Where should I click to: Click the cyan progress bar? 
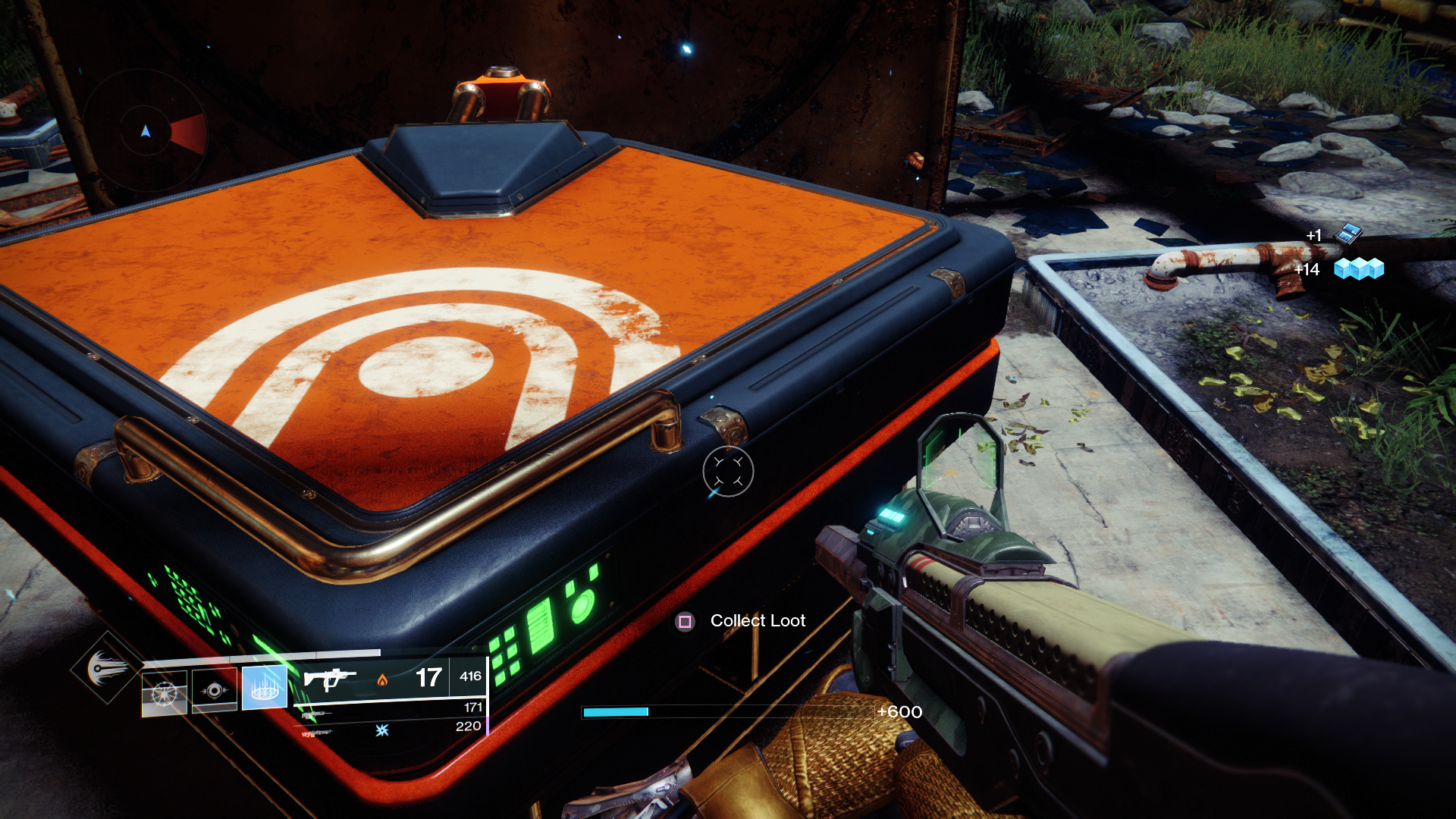click(614, 712)
